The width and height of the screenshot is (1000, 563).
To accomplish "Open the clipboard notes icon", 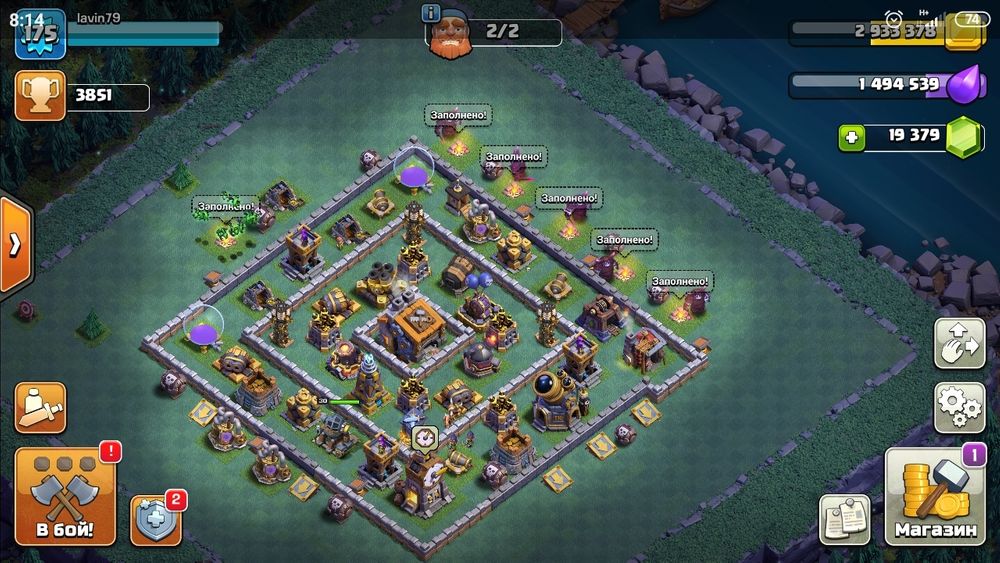I will 844,520.
